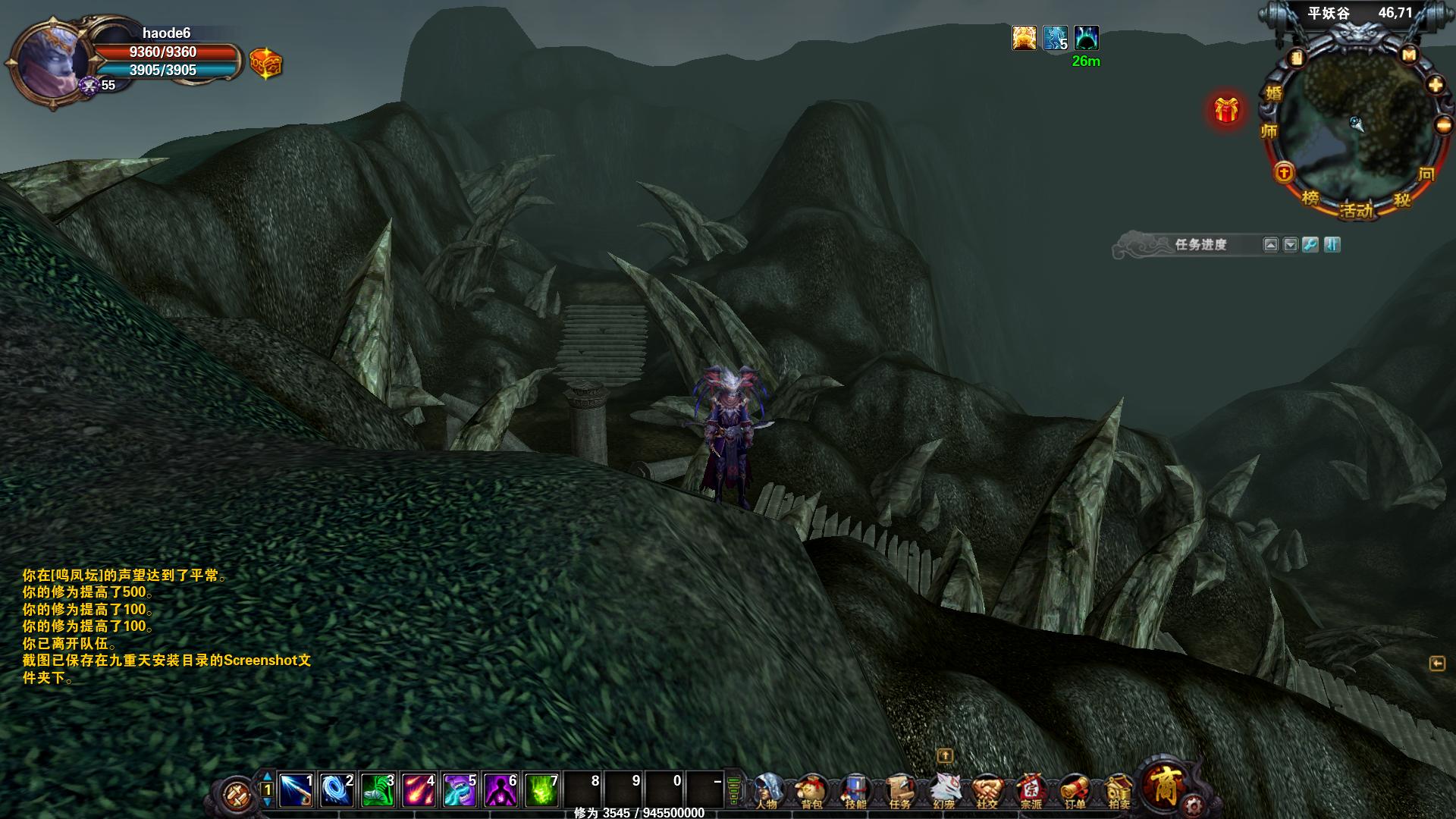Activate the spear thrust skill in slot 1
This screenshot has height=819, width=1456.
click(x=296, y=790)
